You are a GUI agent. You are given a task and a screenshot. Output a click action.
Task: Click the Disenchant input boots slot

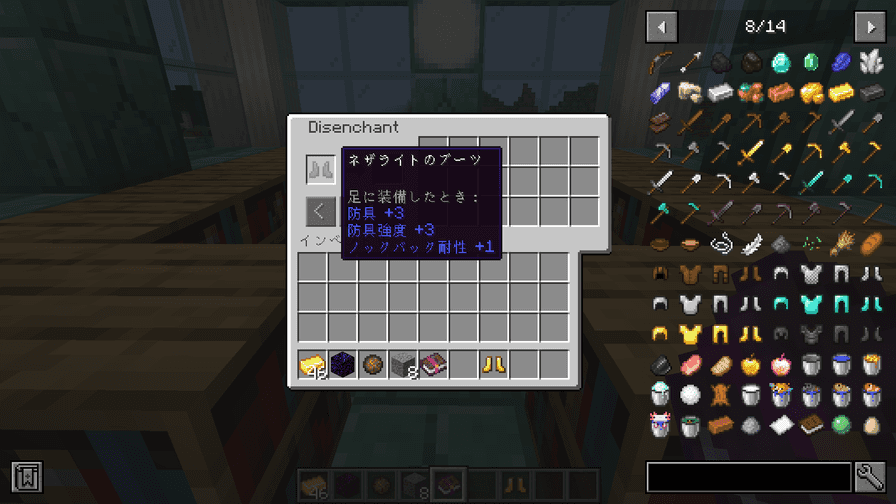pos(320,170)
